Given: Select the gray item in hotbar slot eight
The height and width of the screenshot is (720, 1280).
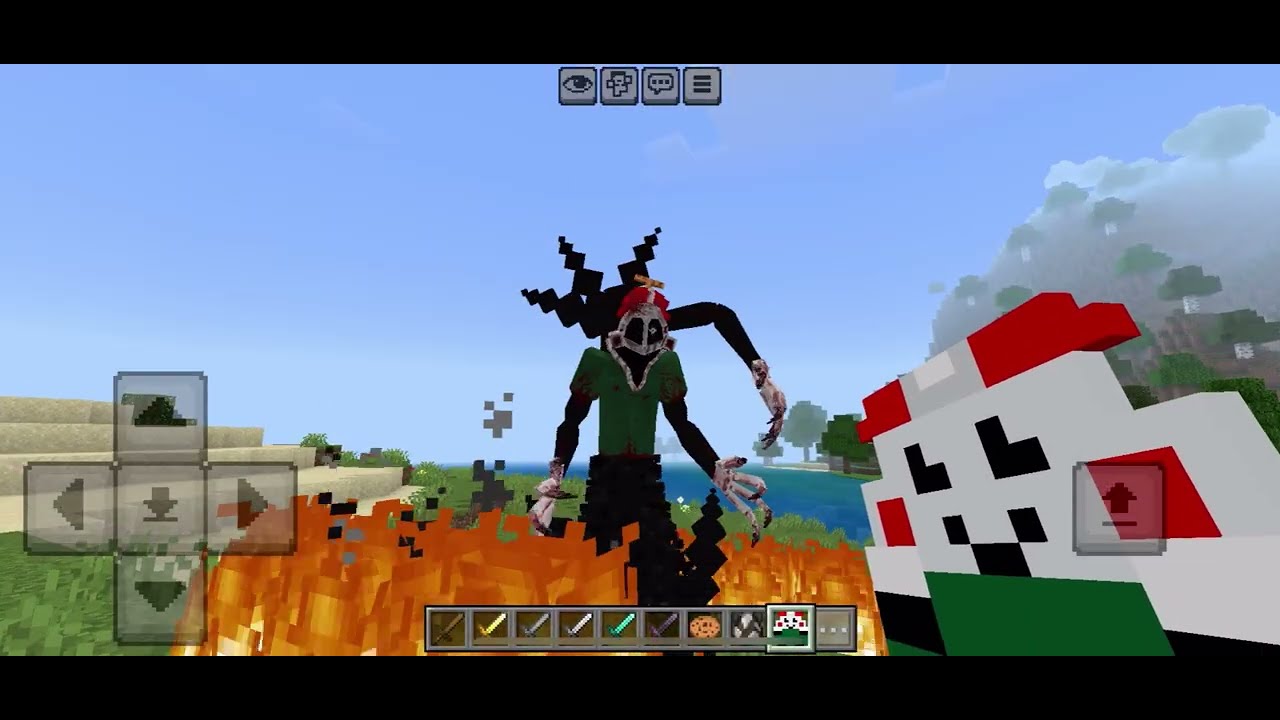Looking at the screenshot, I should tap(748, 627).
